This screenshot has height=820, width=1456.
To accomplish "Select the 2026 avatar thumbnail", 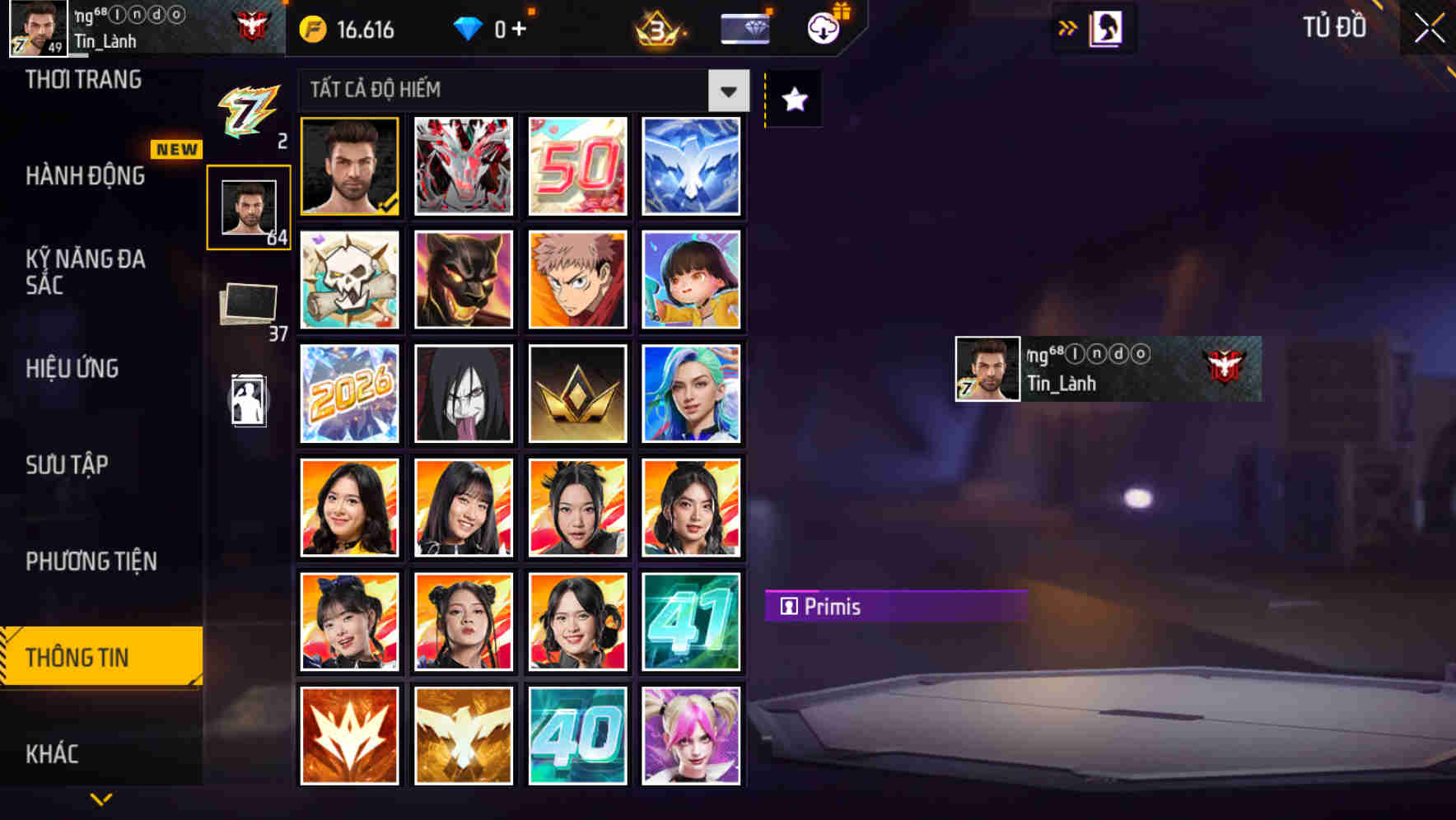I will tap(349, 393).
